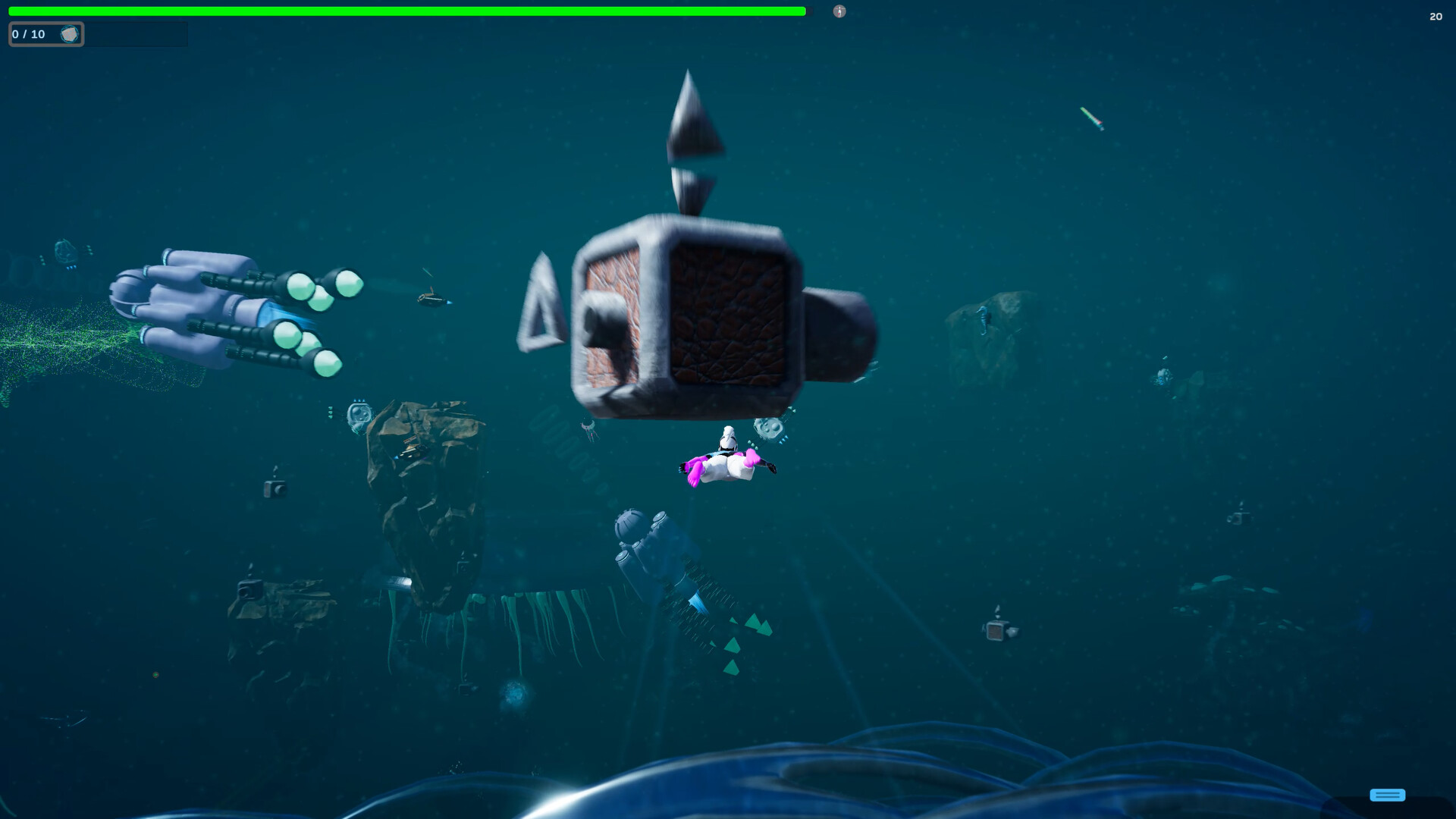
Task: Click the score number 20 at top right
Action: [1436, 15]
